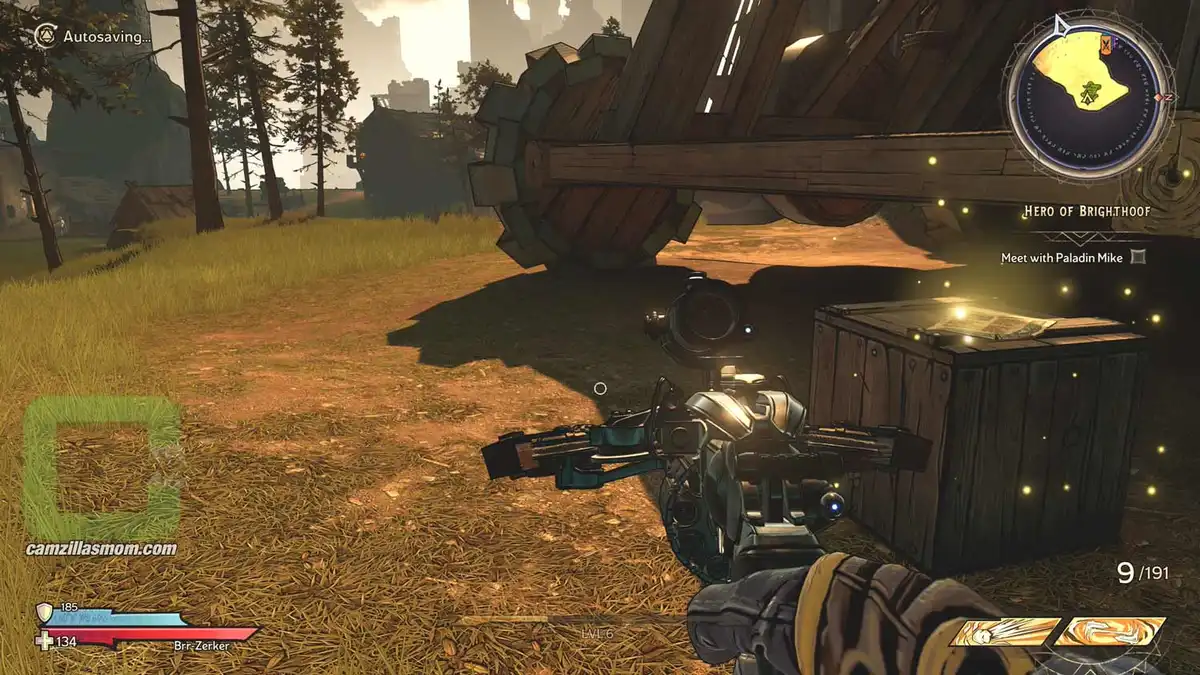This screenshot has height=675, width=1200.
Task: Open the camzillasmom.com watermark link
Action: [x=102, y=549]
